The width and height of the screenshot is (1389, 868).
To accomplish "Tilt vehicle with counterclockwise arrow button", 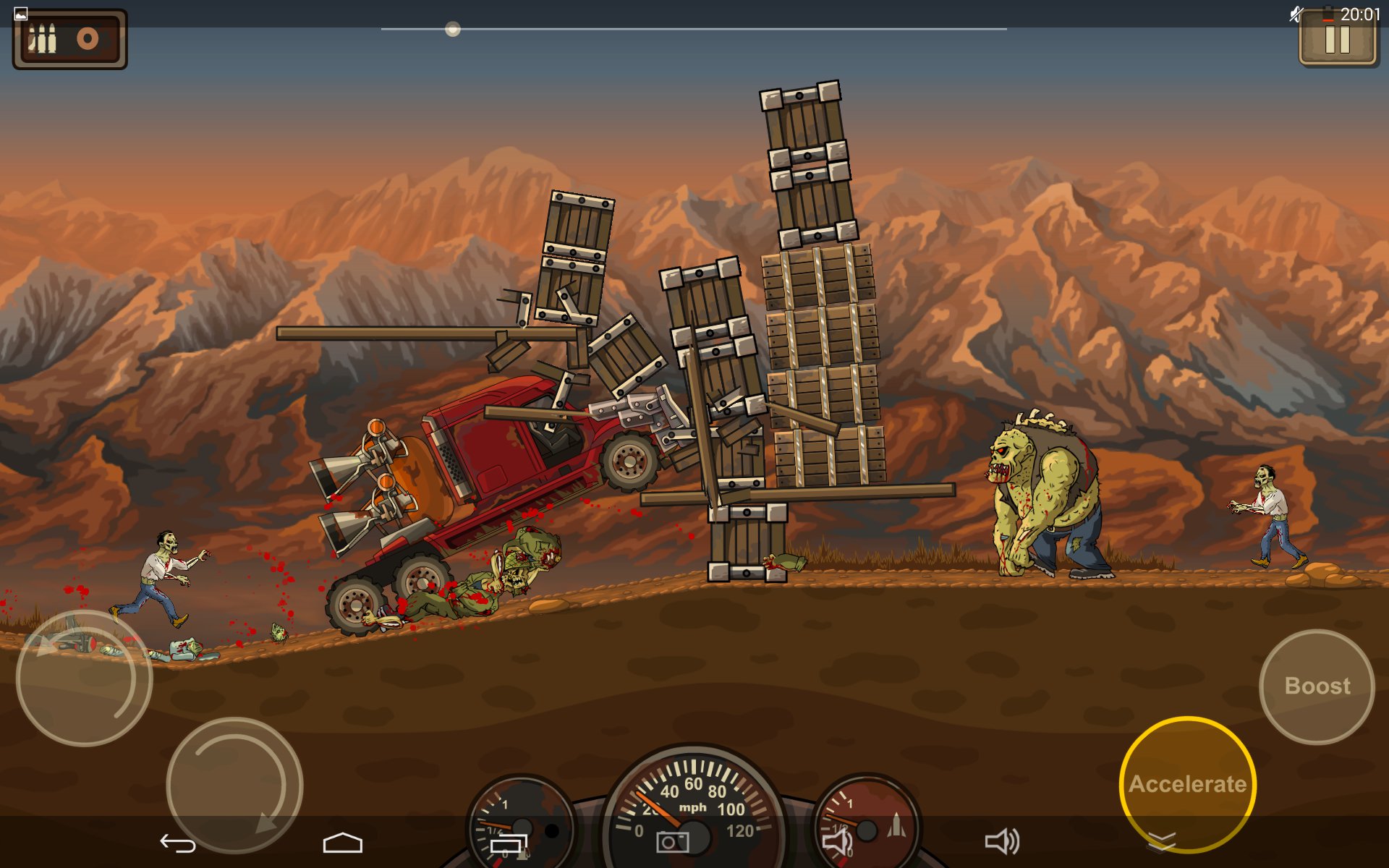I will point(84,678).
